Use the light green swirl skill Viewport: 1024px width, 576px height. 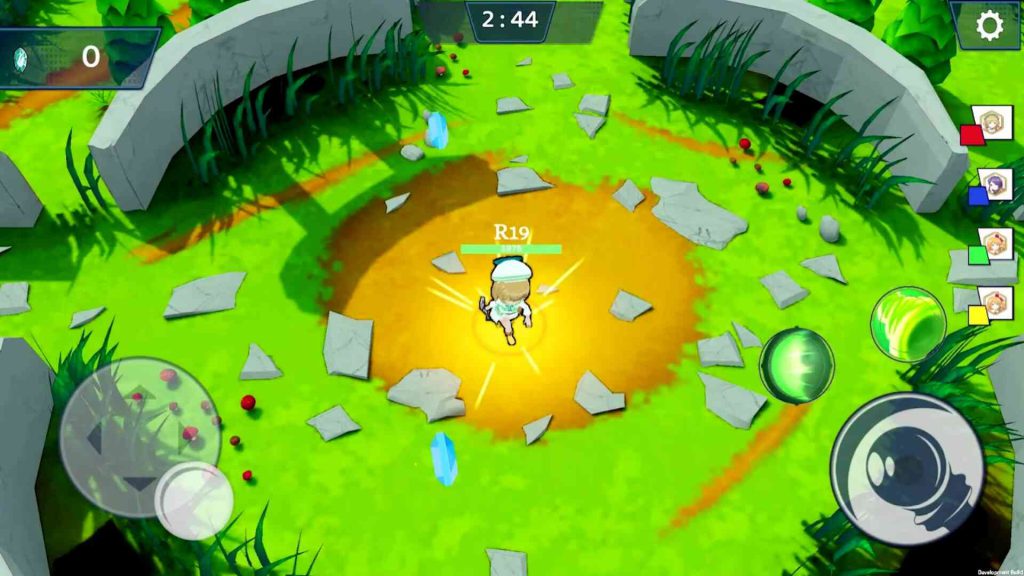(907, 323)
